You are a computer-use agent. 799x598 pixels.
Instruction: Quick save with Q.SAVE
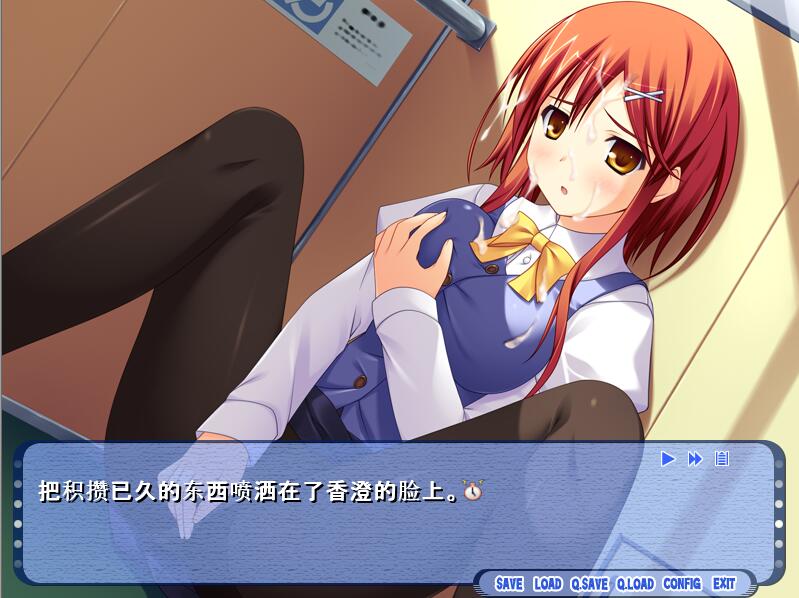(589, 583)
